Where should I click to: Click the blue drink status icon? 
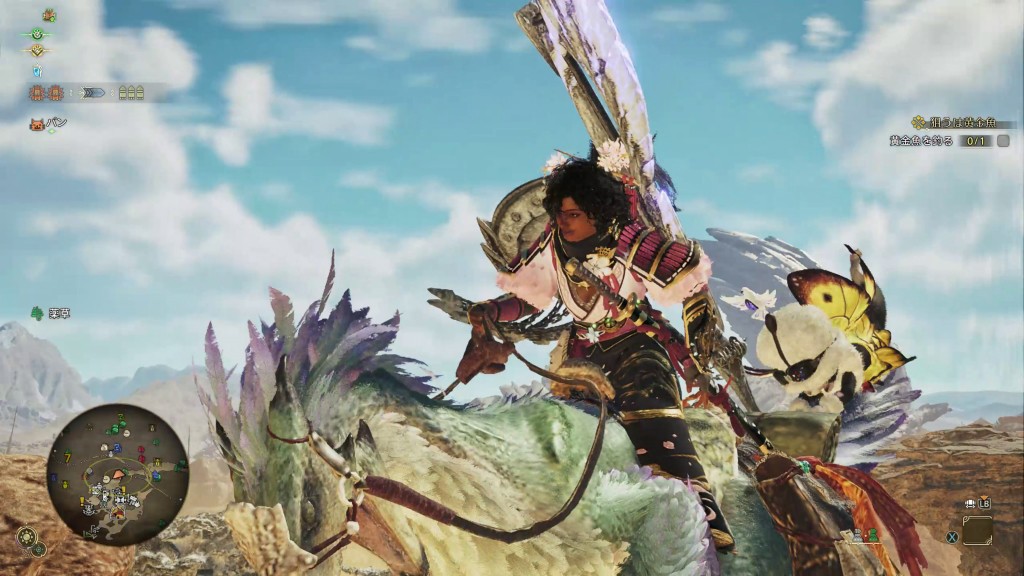coord(38,71)
